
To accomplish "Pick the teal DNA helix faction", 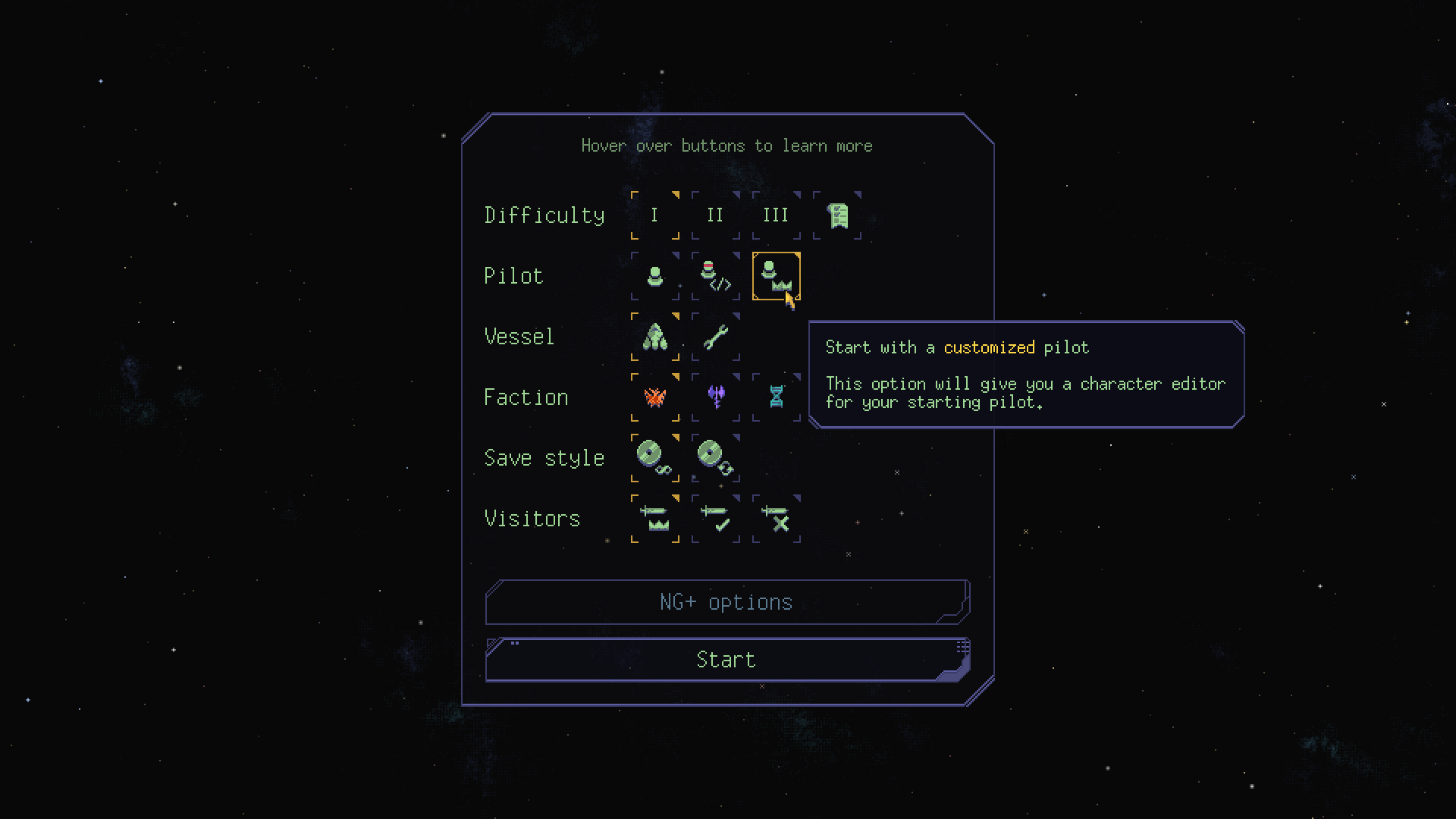I will click(x=776, y=397).
